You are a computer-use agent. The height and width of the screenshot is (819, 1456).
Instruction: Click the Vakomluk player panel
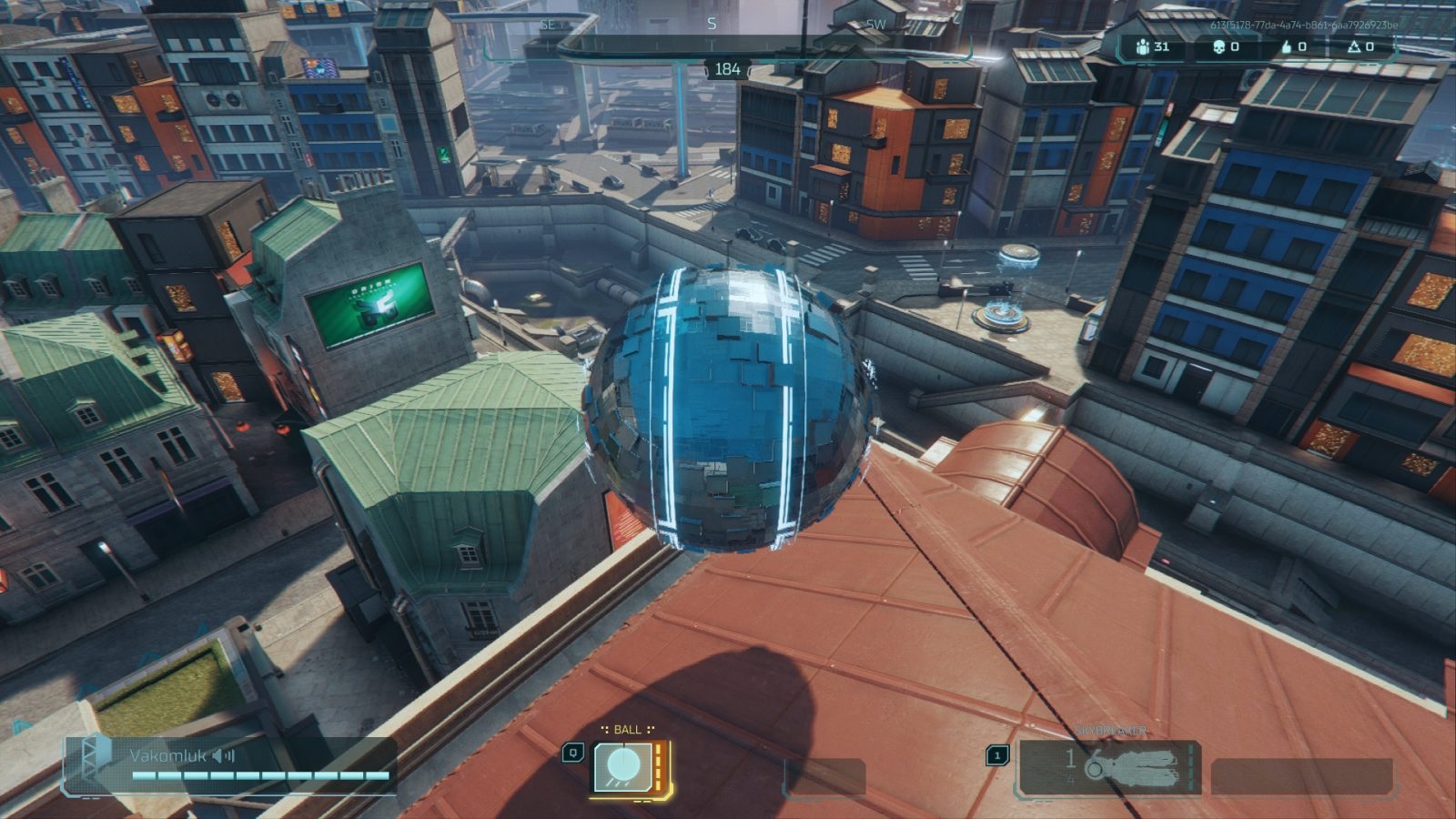tap(229, 763)
